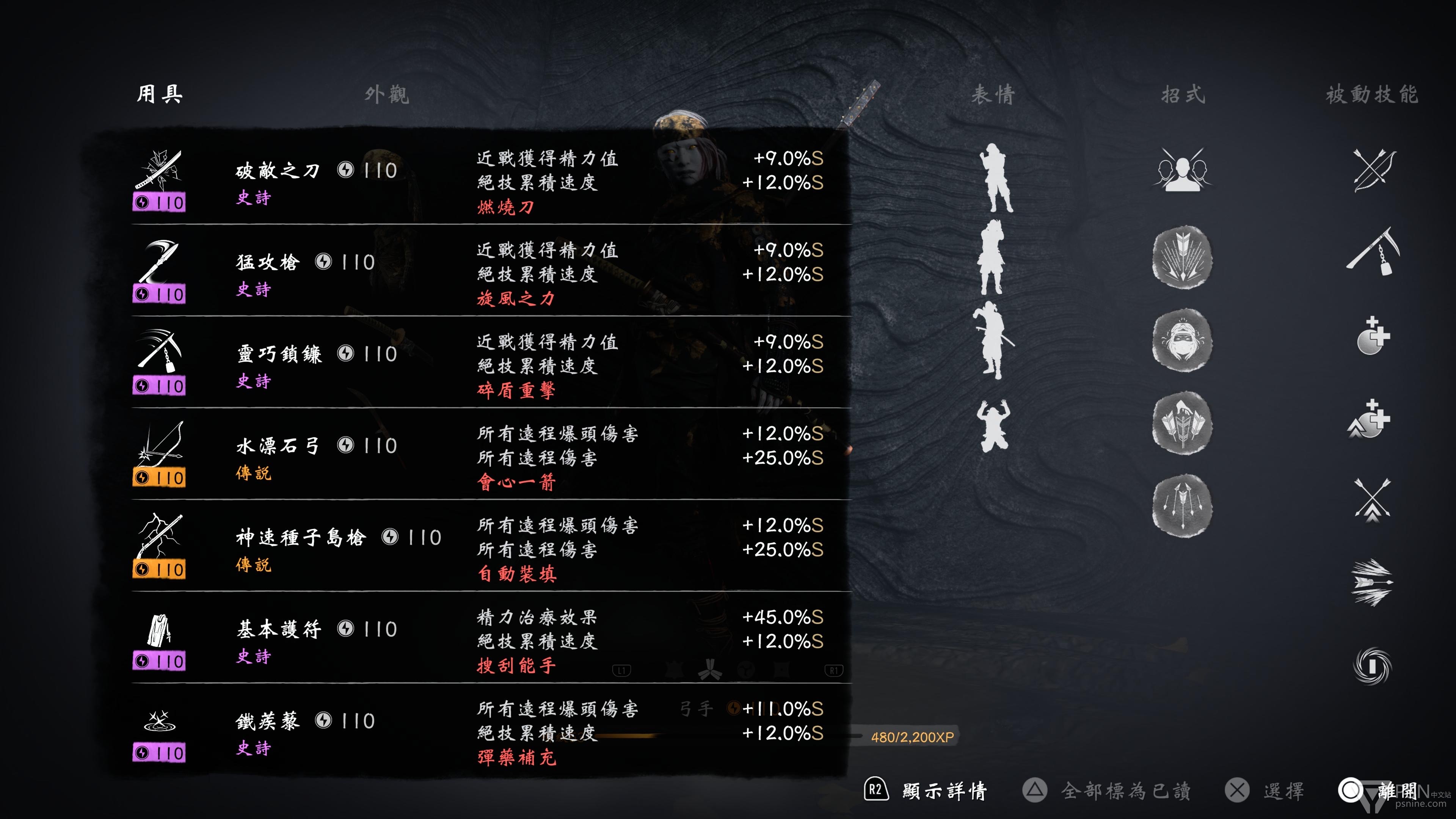The width and height of the screenshot is (1456, 819).
Task: Open the 招式 techniques tab
Action: coord(1183,94)
